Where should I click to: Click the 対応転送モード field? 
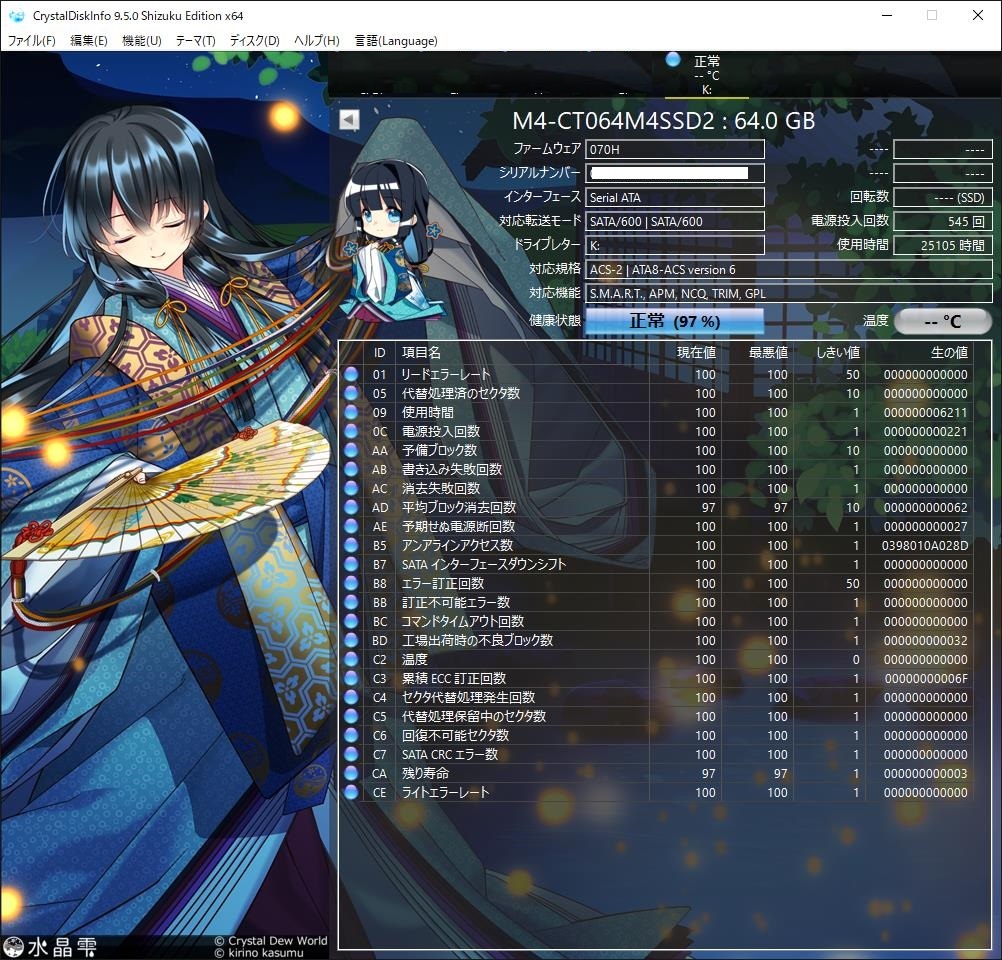(x=675, y=221)
